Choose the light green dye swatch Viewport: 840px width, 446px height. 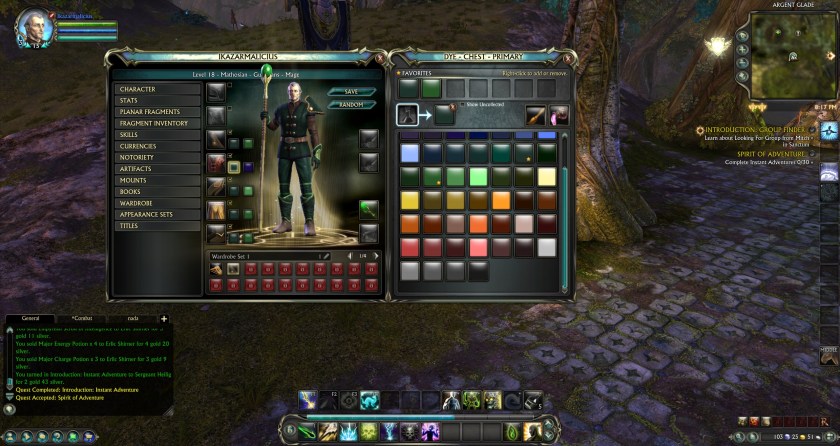tap(478, 177)
